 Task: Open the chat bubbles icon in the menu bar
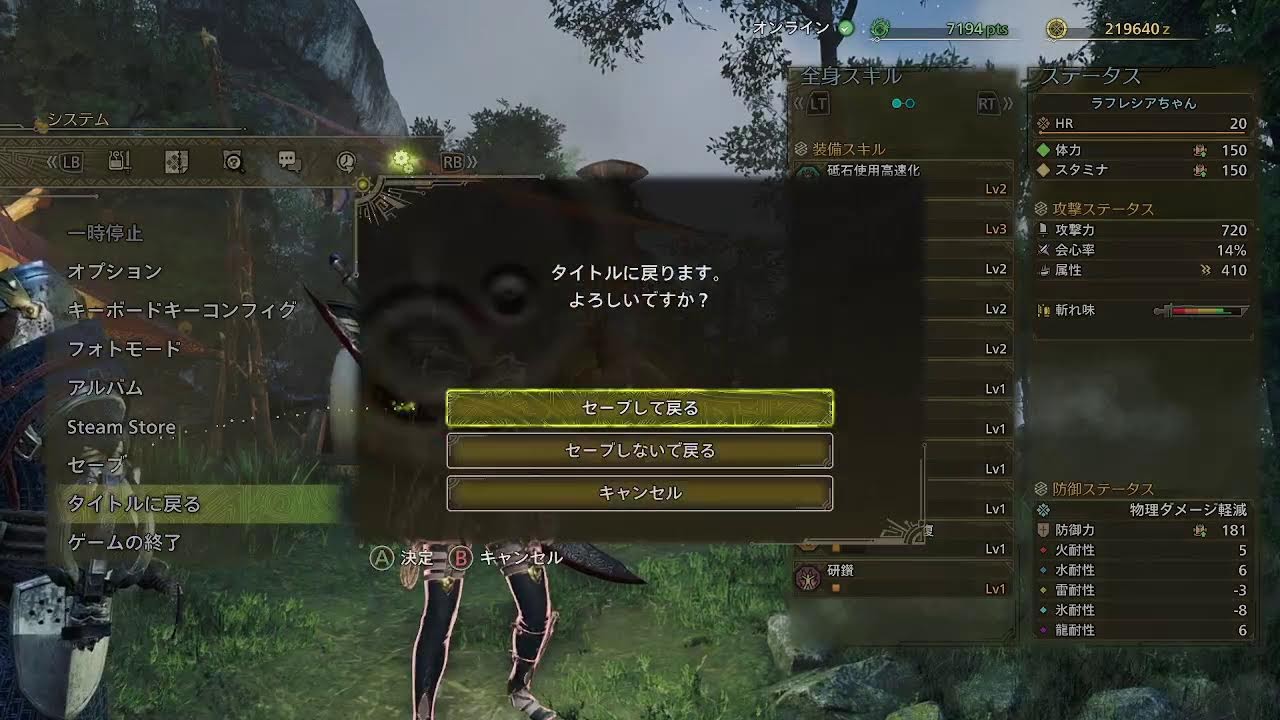[x=288, y=161]
